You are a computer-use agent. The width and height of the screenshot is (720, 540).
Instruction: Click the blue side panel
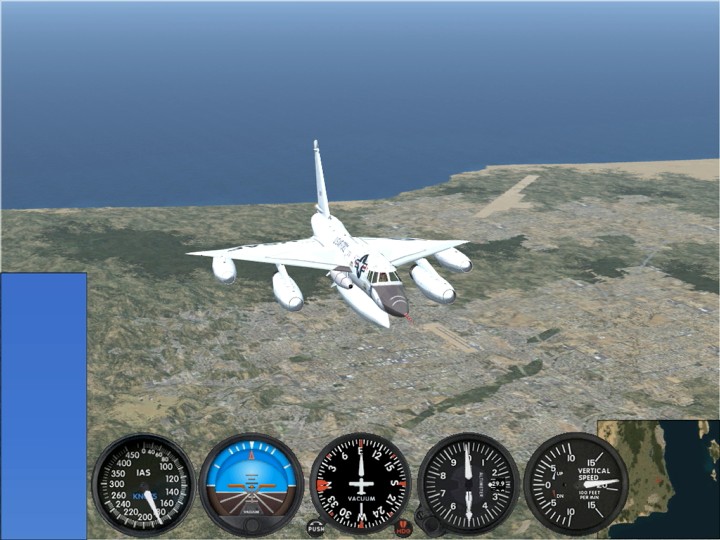coord(43,405)
